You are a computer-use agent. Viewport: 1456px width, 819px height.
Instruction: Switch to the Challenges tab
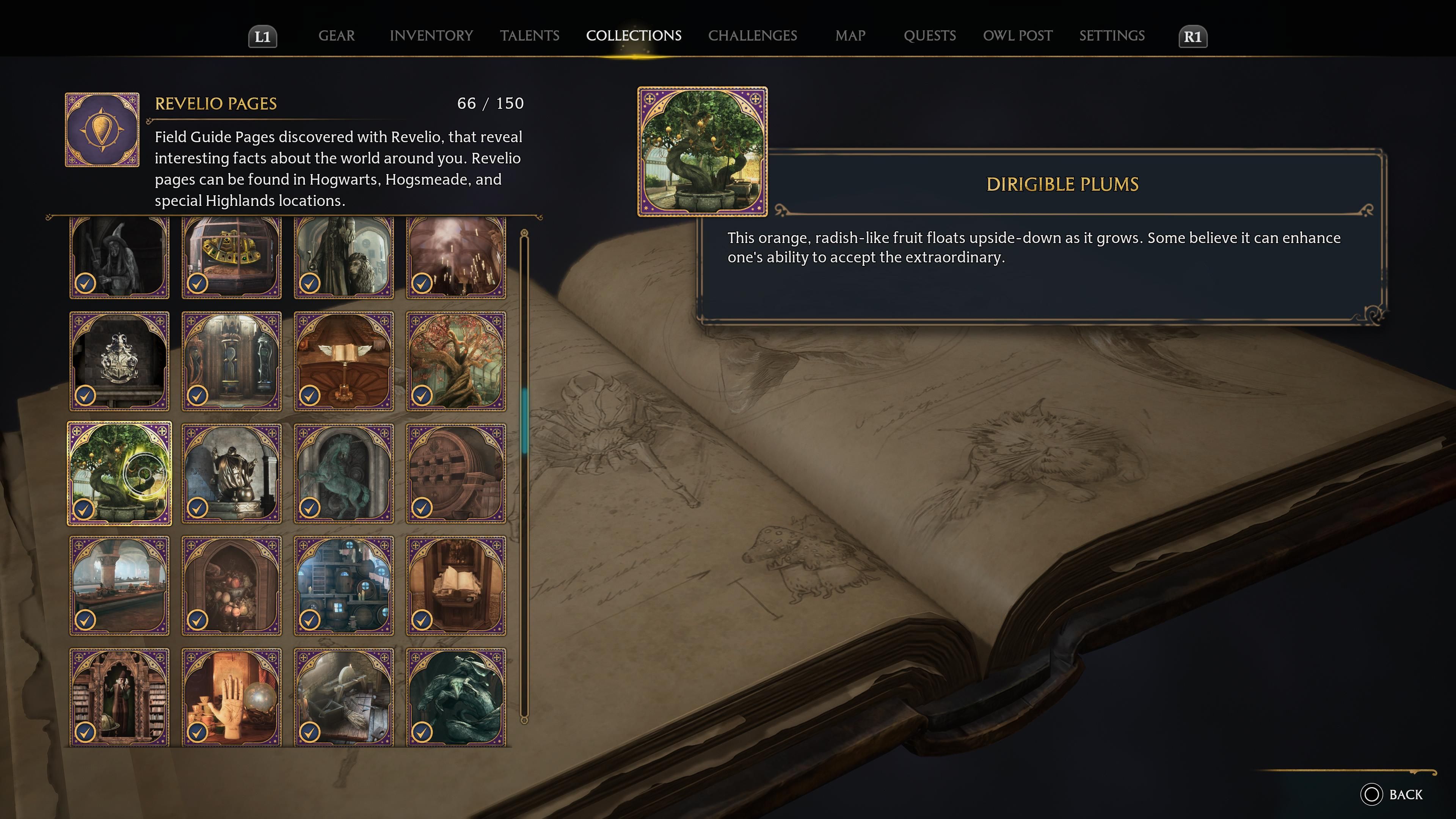coord(753,36)
